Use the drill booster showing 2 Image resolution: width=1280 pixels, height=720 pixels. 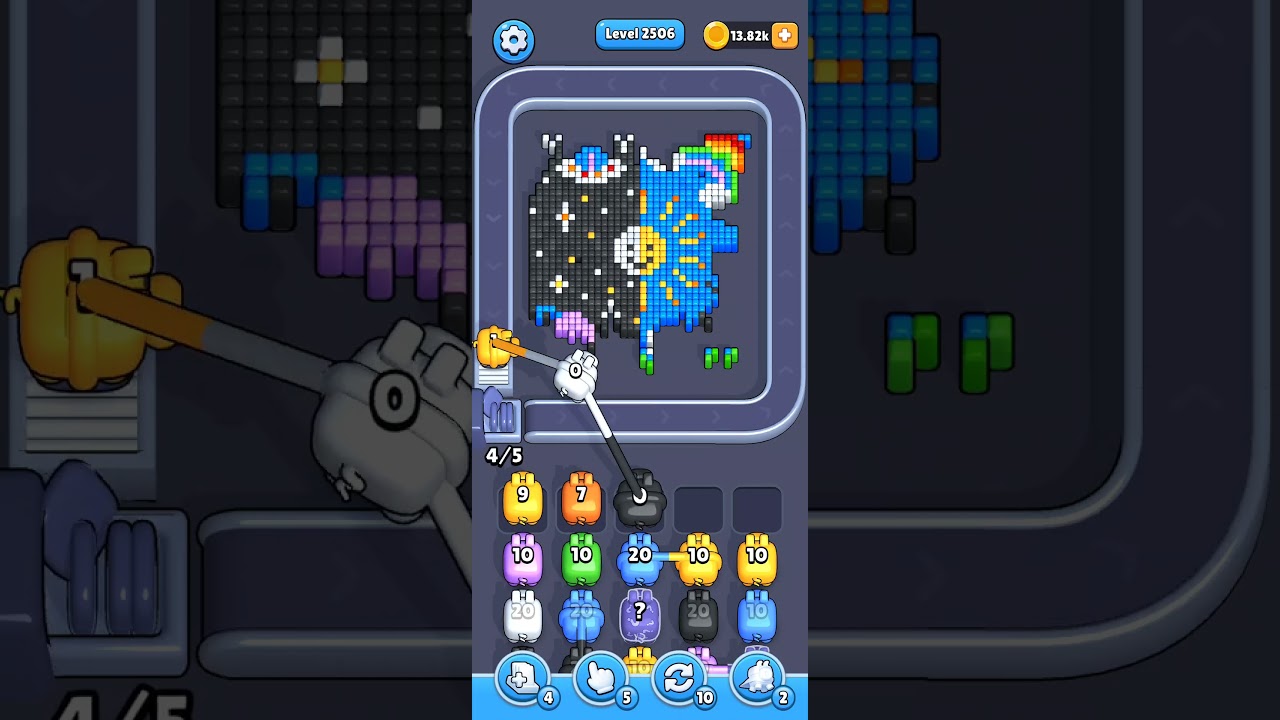[x=757, y=678]
